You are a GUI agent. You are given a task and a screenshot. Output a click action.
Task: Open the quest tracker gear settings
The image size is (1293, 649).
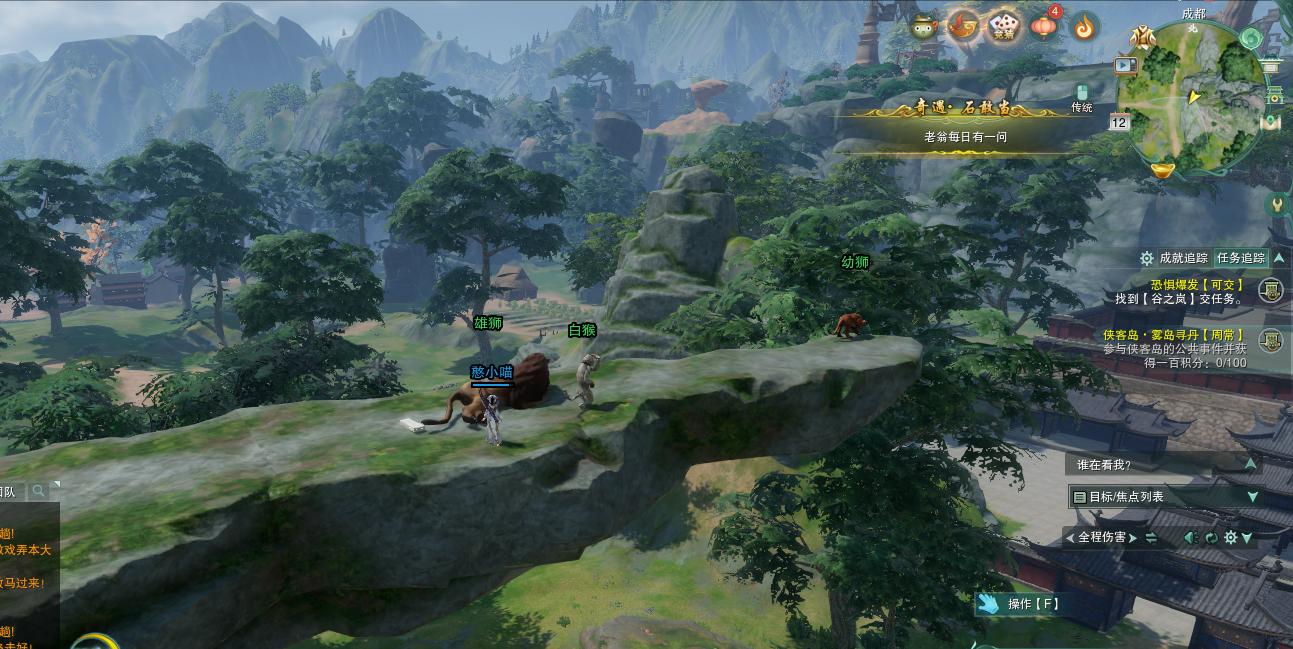(1147, 258)
